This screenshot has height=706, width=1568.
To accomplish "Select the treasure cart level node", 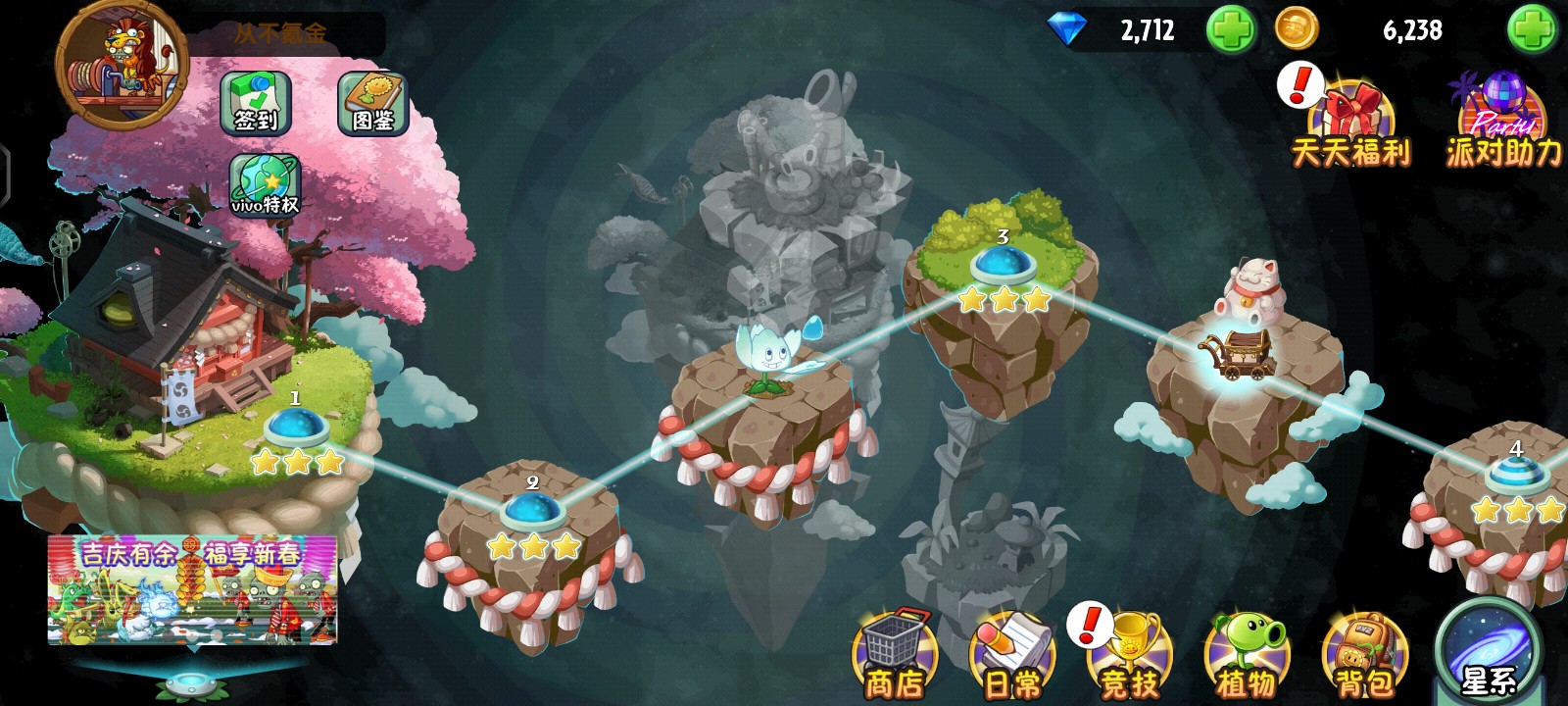I will tap(1239, 353).
